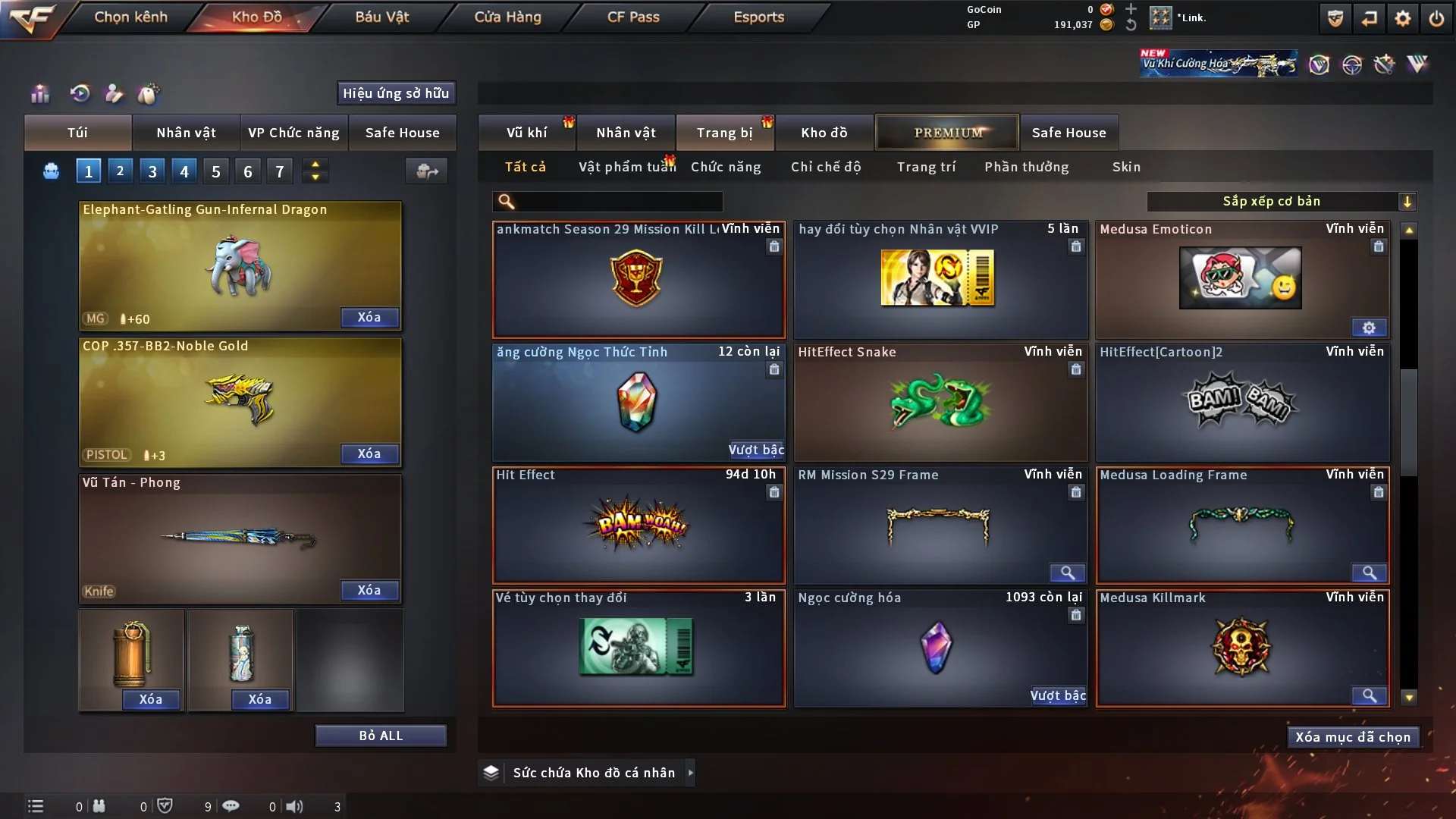Screen dimensions: 1456x819
Task: Open settings via the gear icon
Action: tap(1402, 18)
